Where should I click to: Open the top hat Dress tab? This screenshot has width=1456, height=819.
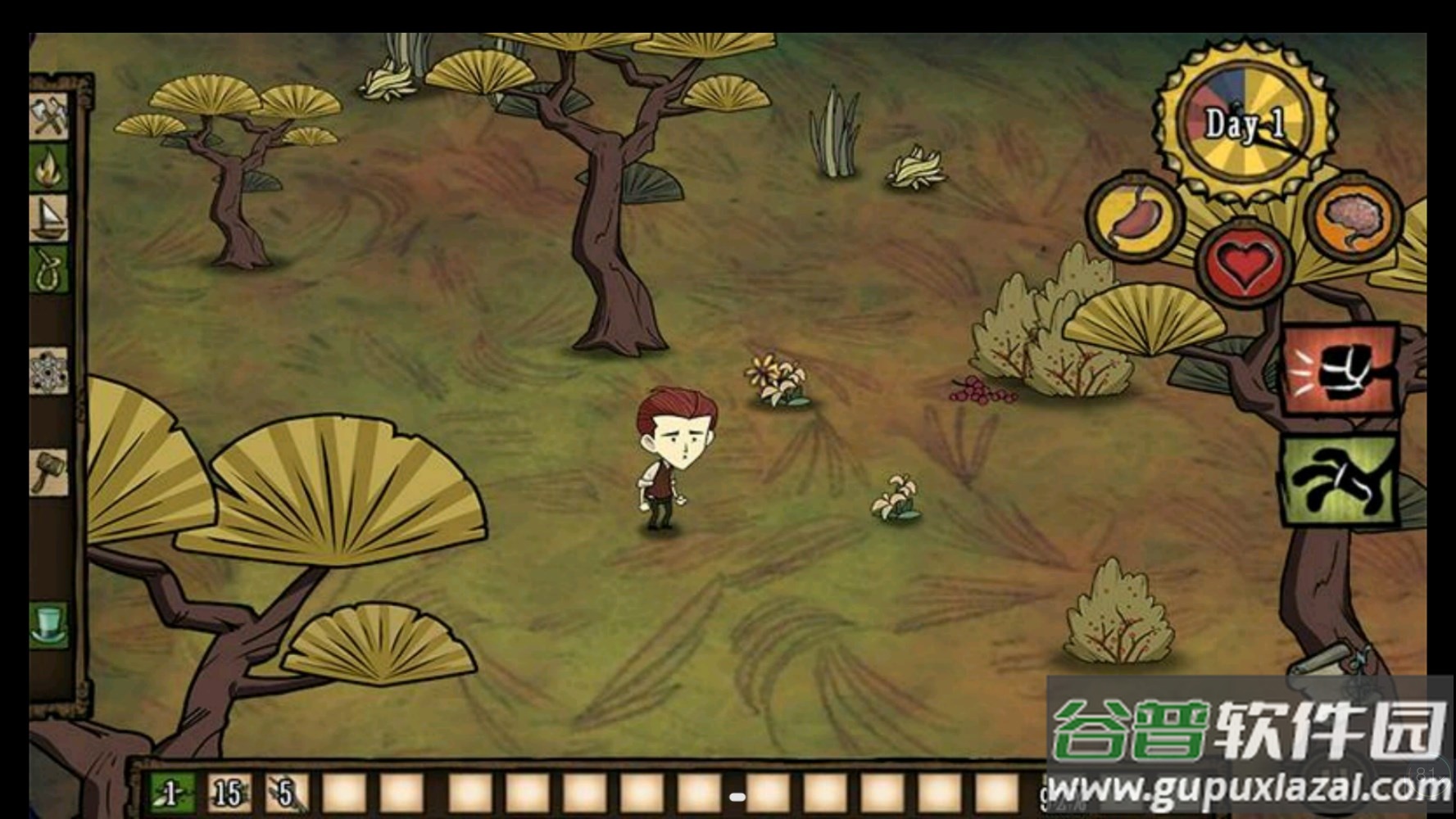click(48, 625)
